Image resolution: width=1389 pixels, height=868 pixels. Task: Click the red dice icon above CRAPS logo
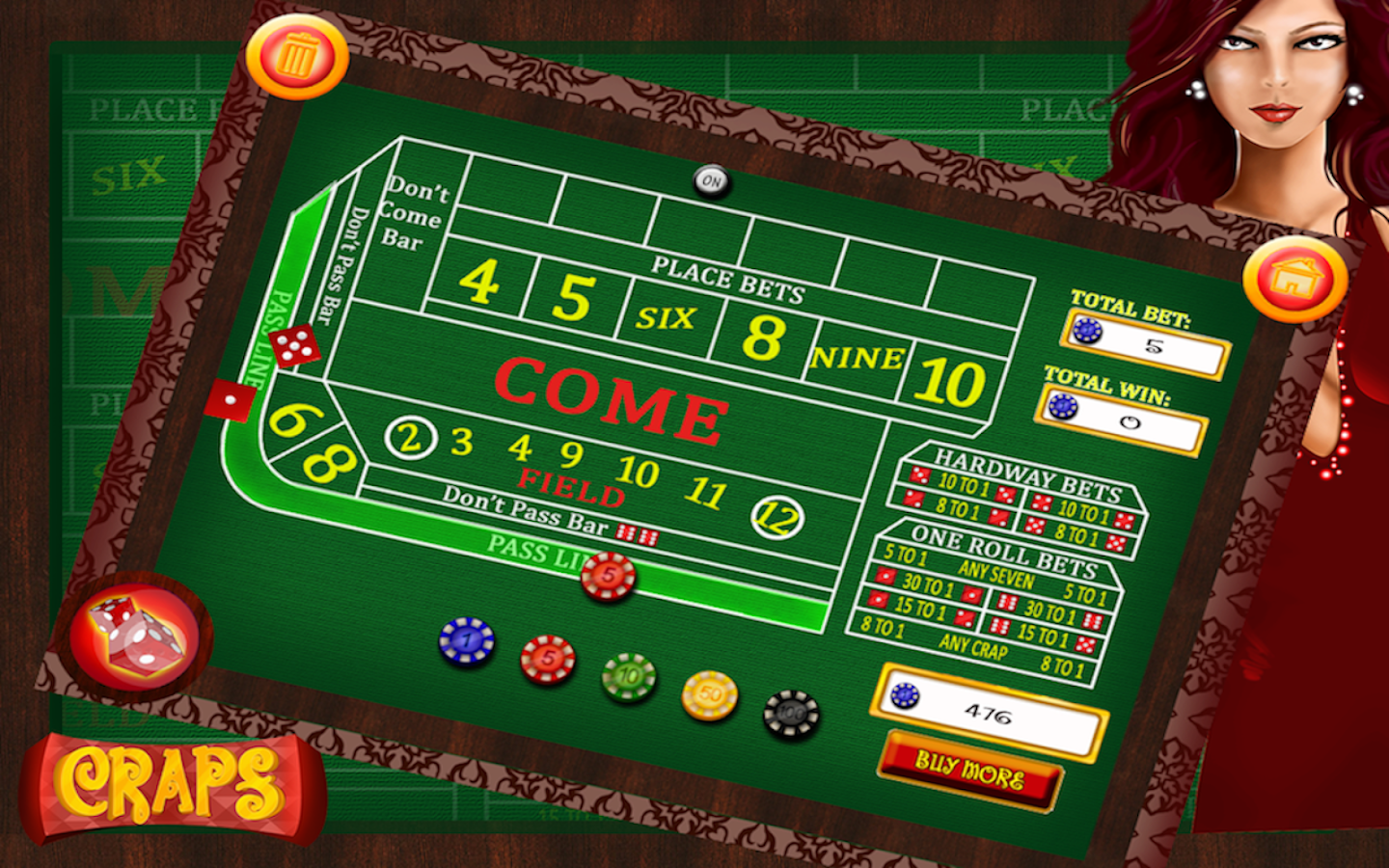[135, 638]
